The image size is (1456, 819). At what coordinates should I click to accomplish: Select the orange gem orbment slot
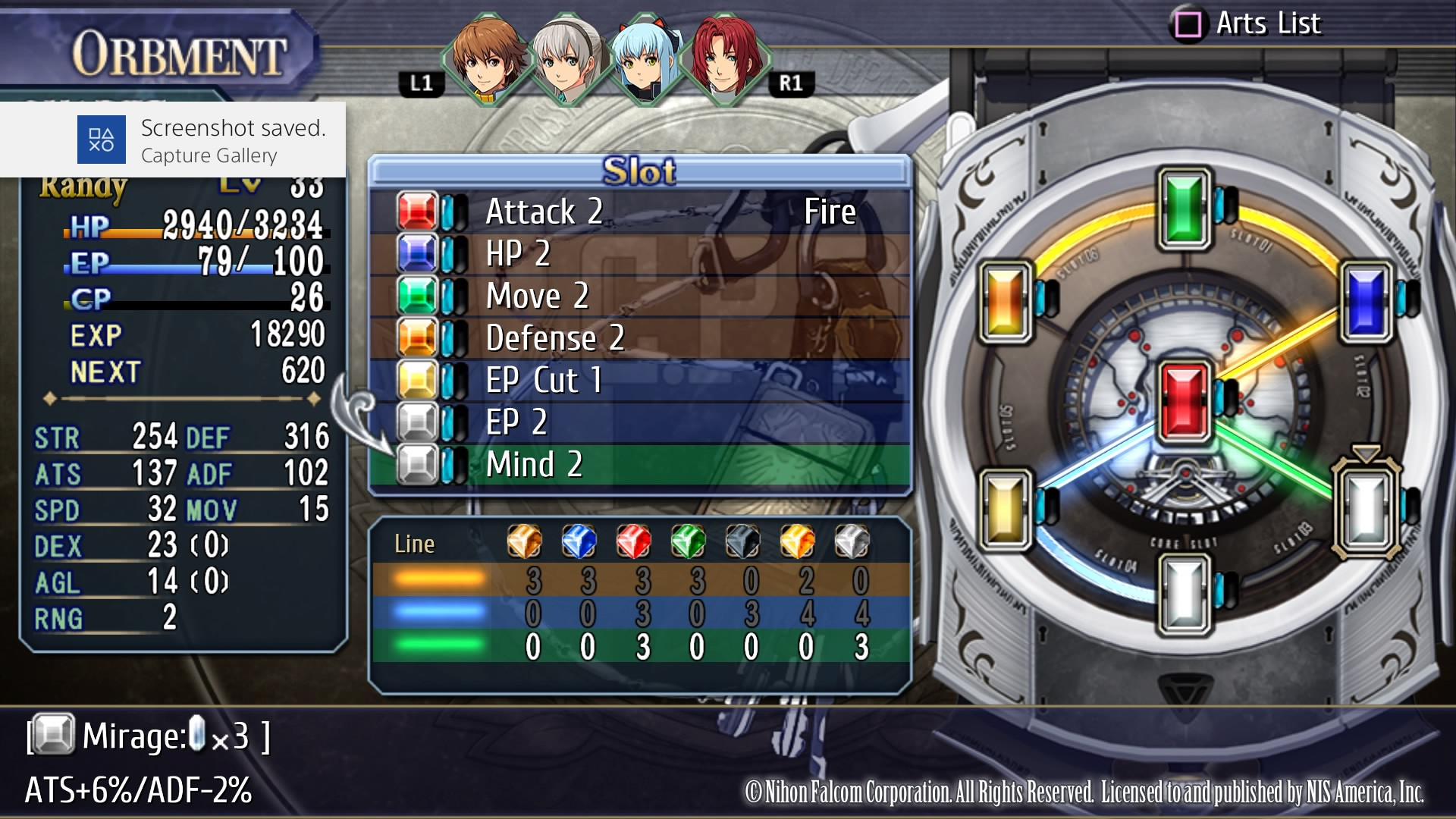[x=1006, y=302]
